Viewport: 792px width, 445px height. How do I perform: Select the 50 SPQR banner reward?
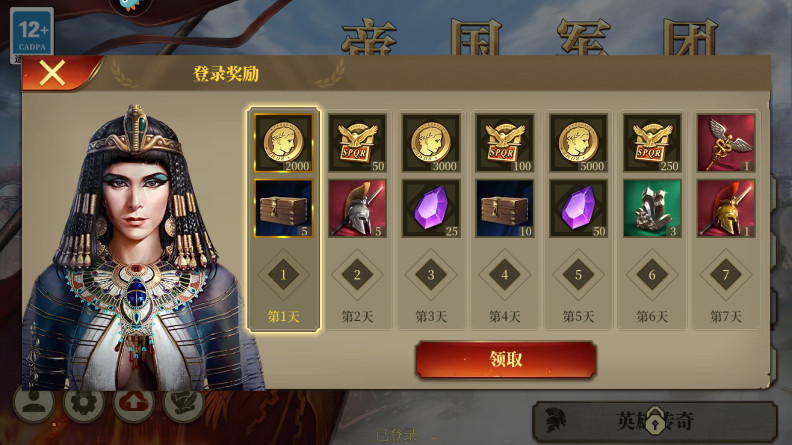[x=357, y=143]
